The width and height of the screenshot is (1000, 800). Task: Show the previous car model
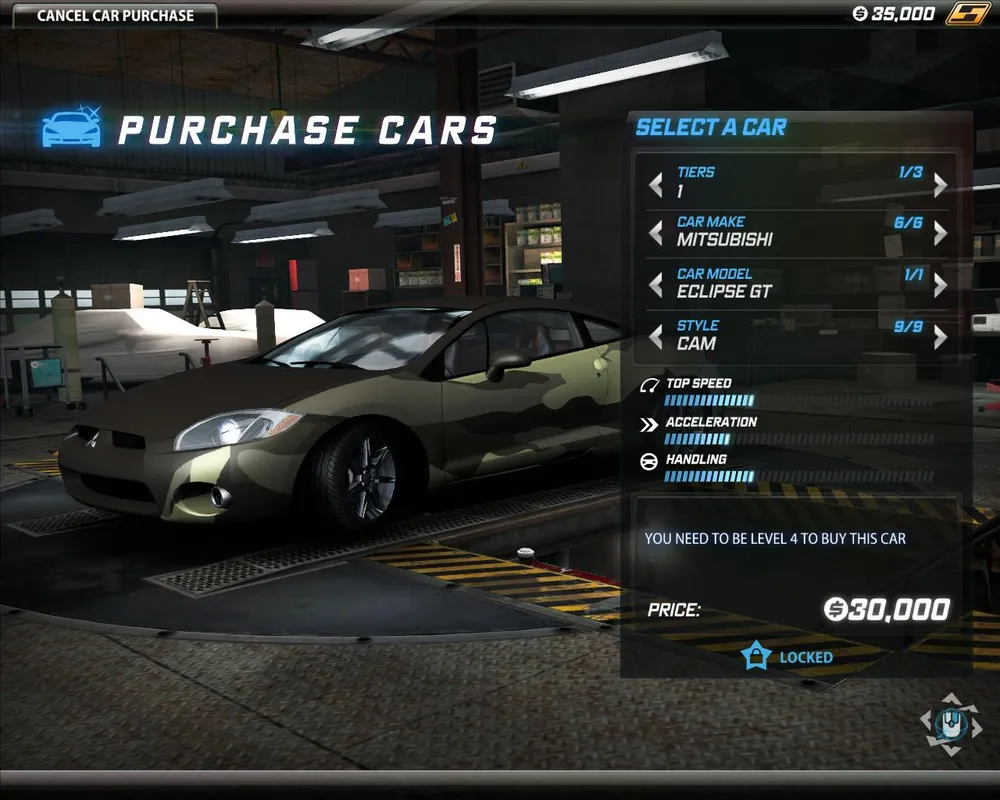[x=656, y=286]
